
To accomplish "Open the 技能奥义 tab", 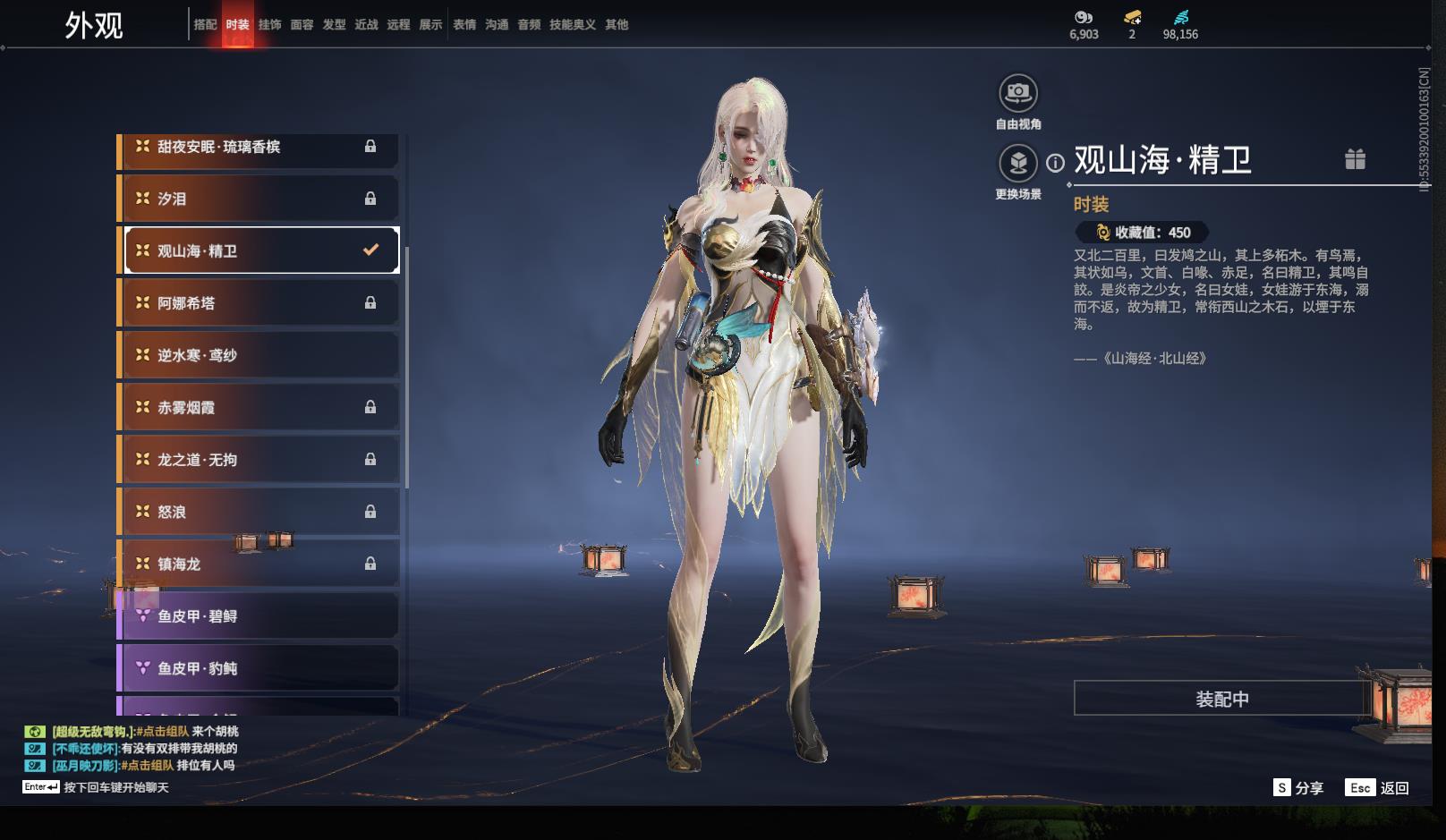I will click(x=572, y=25).
